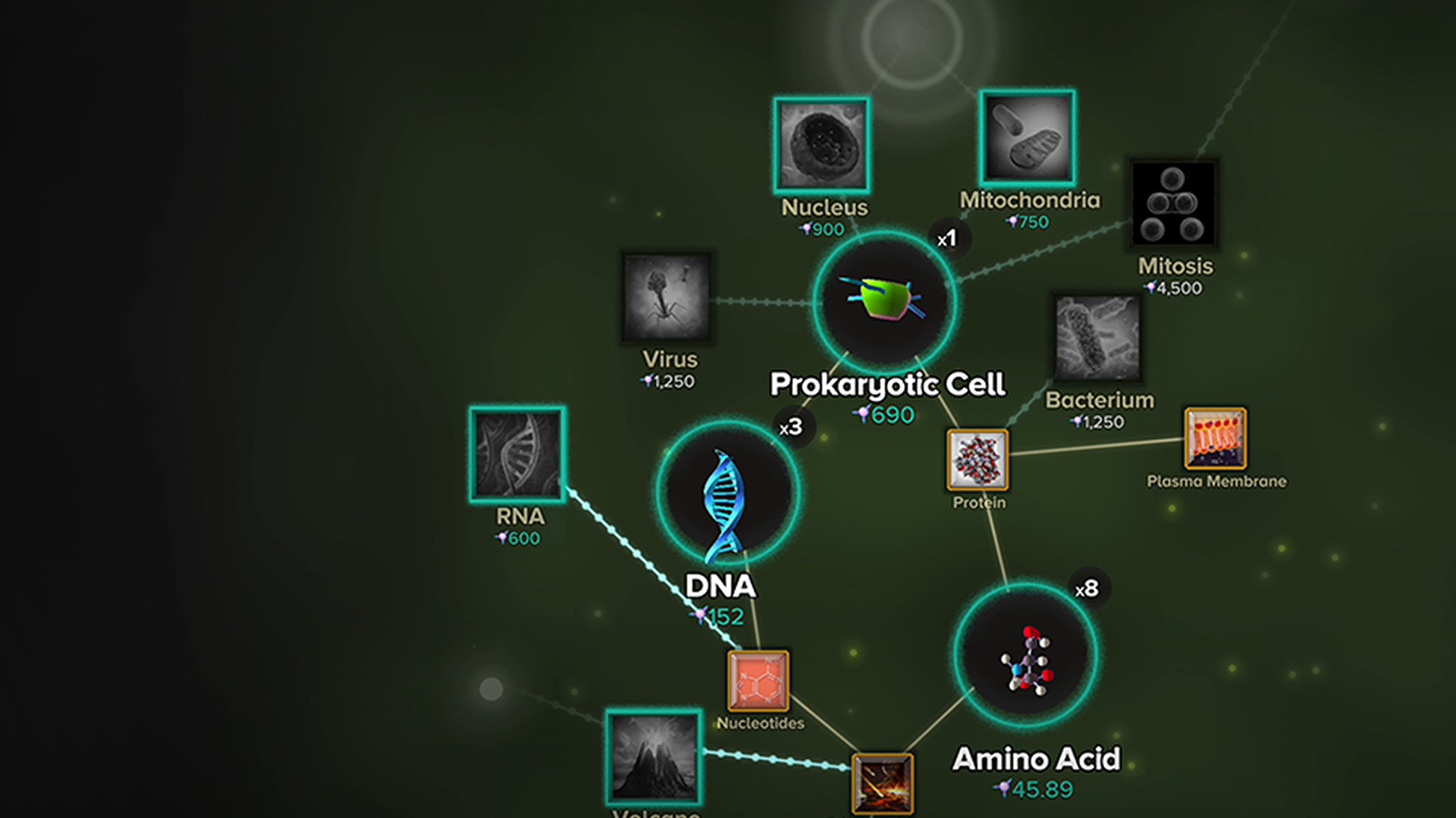The image size is (1456, 818).
Task: Select the Virus upgrade tile
Action: [x=667, y=297]
